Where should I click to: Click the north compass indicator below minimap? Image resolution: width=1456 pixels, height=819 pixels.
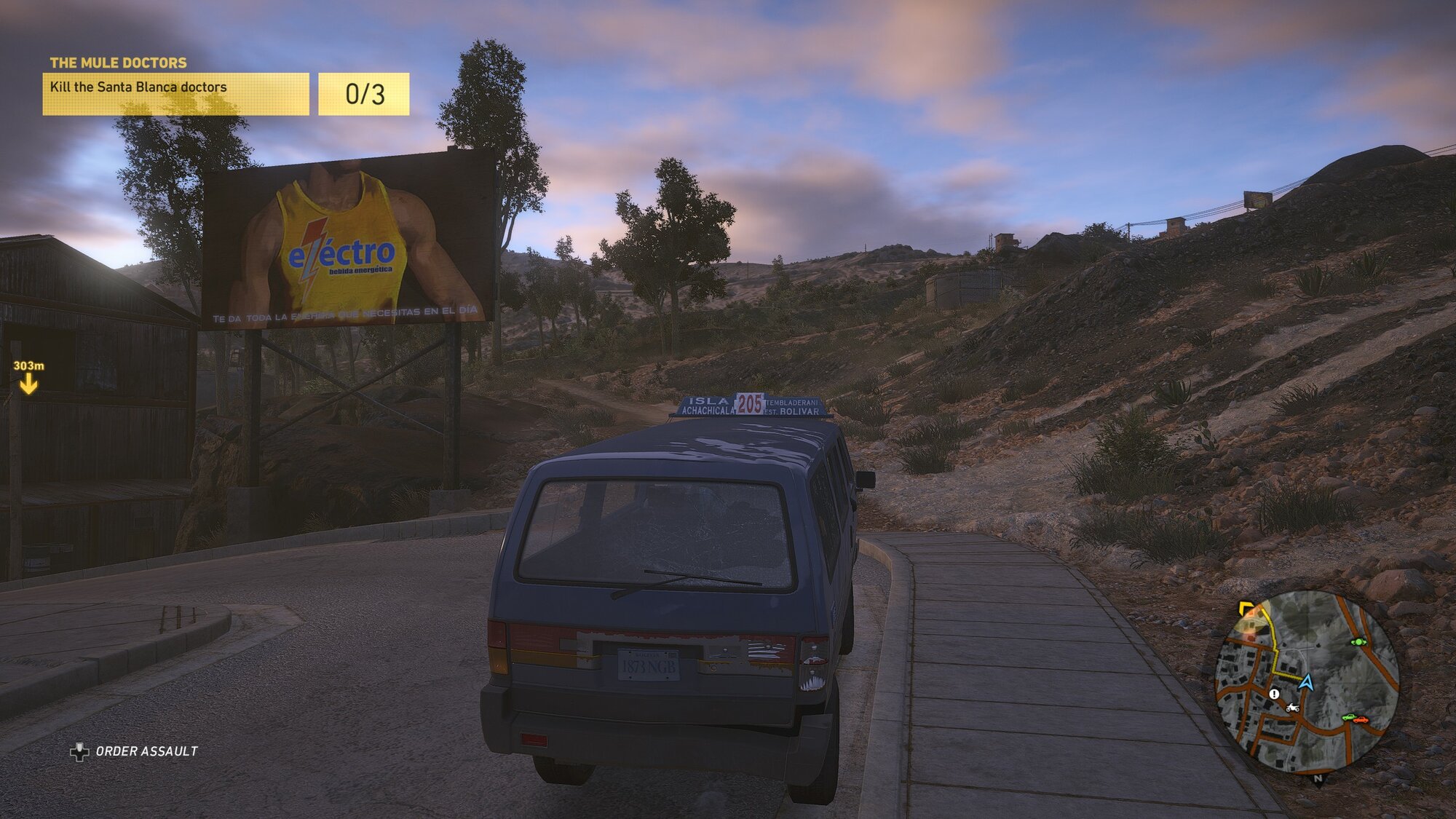pos(1318,779)
